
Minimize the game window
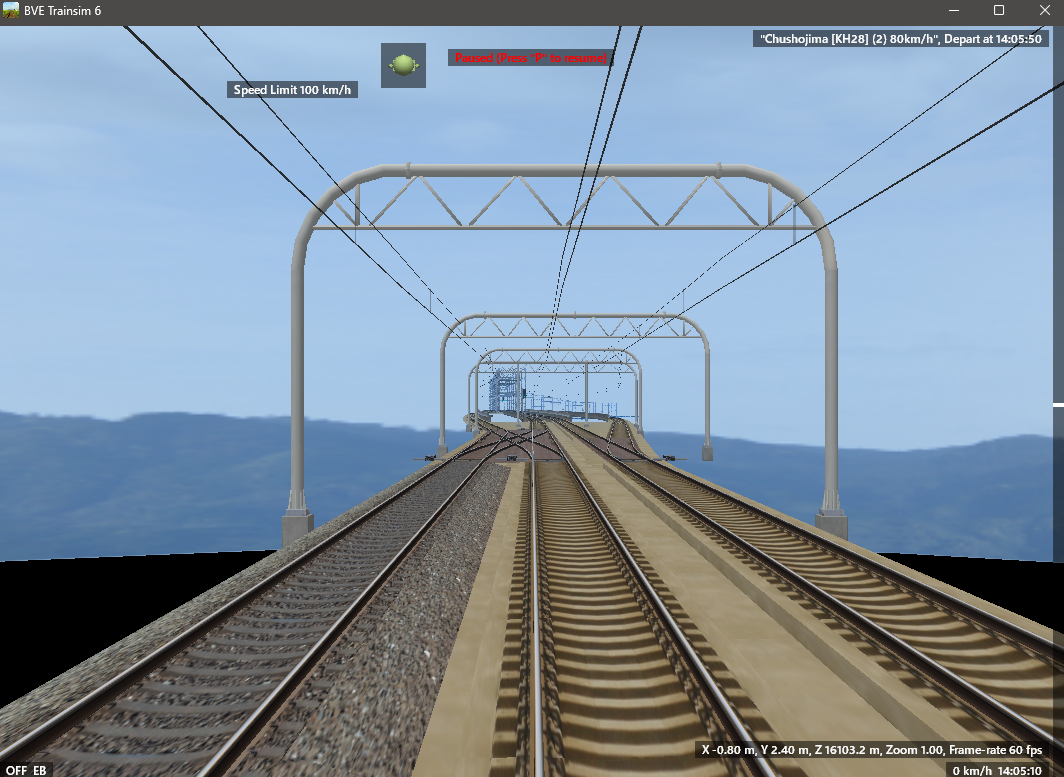coord(955,10)
